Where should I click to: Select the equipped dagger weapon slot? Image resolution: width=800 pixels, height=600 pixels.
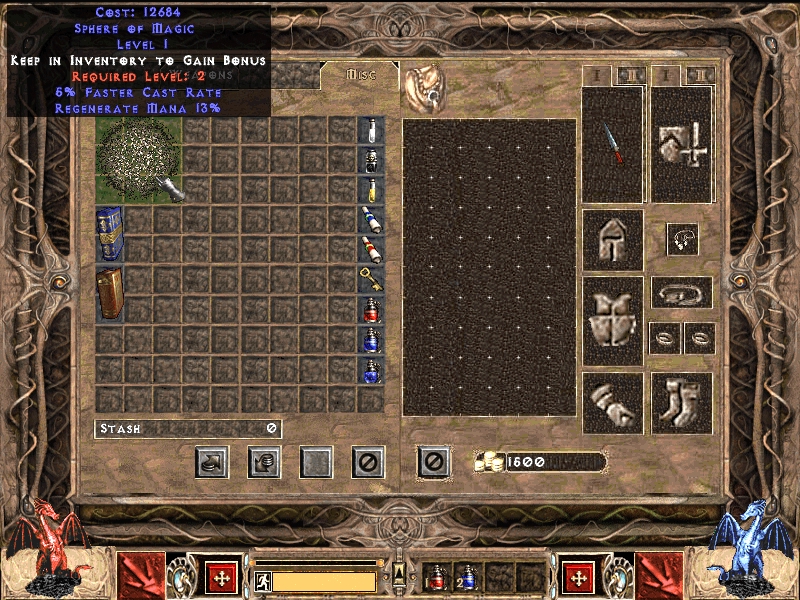click(x=612, y=144)
